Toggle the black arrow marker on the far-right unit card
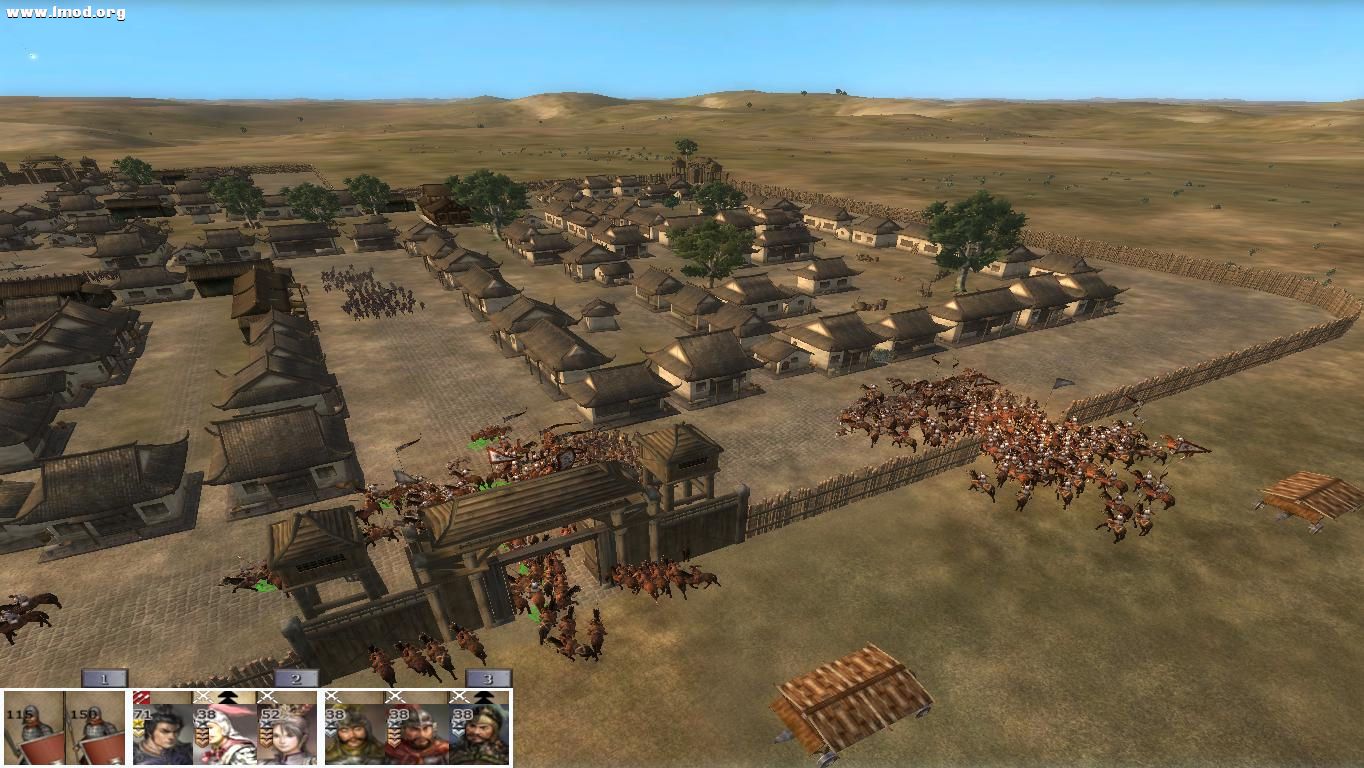 (482, 696)
